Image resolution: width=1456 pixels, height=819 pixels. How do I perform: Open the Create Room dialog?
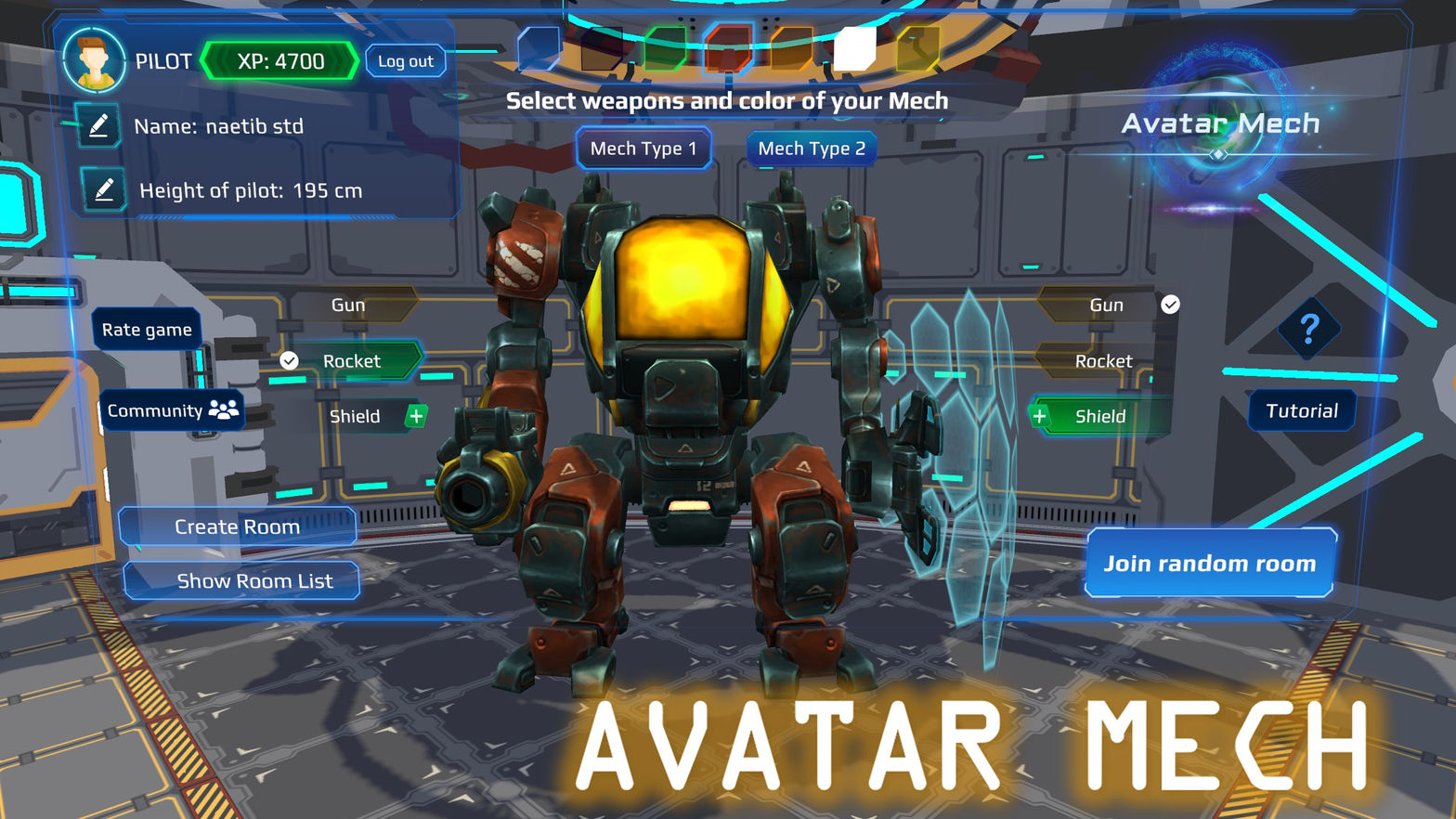[237, 526]
